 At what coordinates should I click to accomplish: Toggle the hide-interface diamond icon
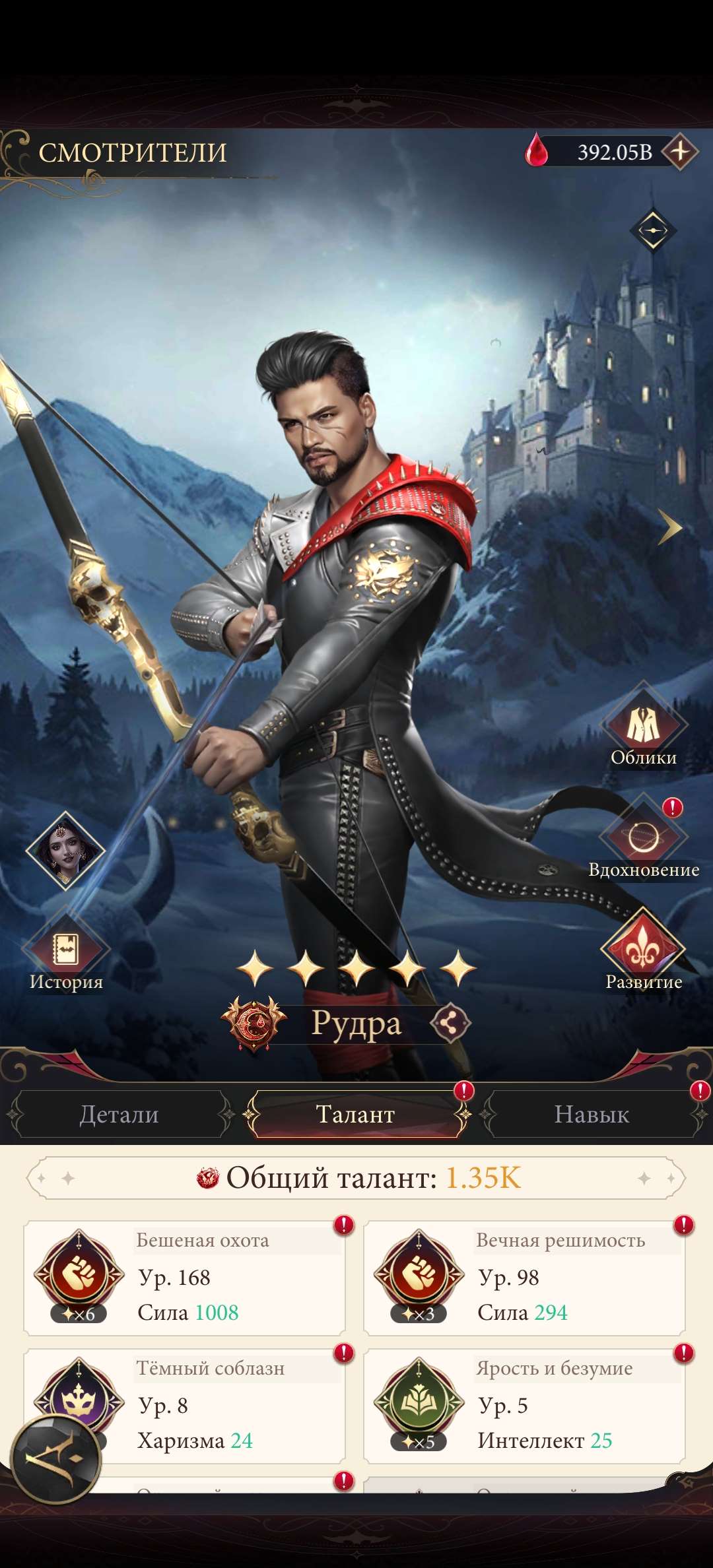point(653,230)
